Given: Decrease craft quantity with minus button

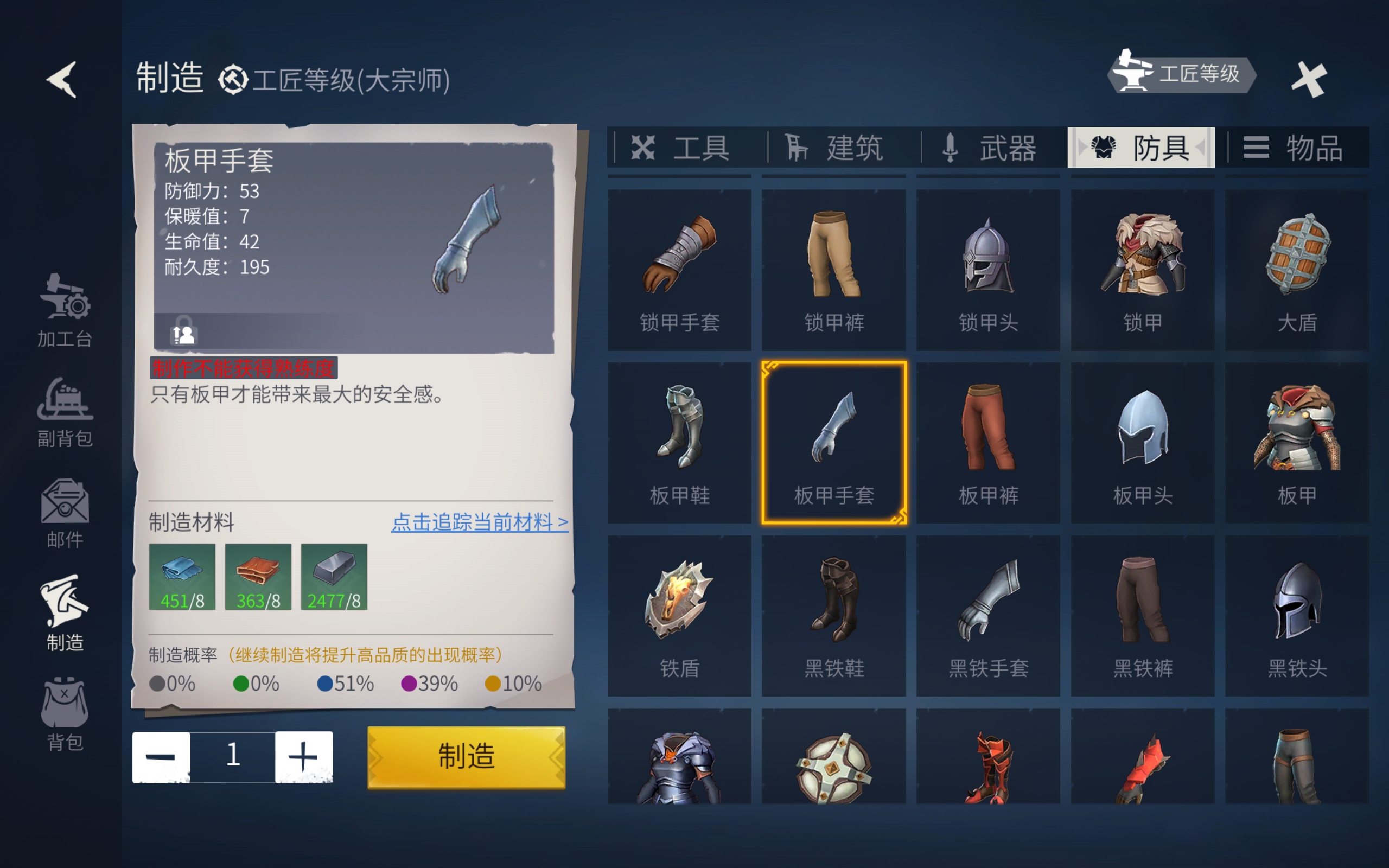Looking at the screenshot, I should tap(162, 757).
